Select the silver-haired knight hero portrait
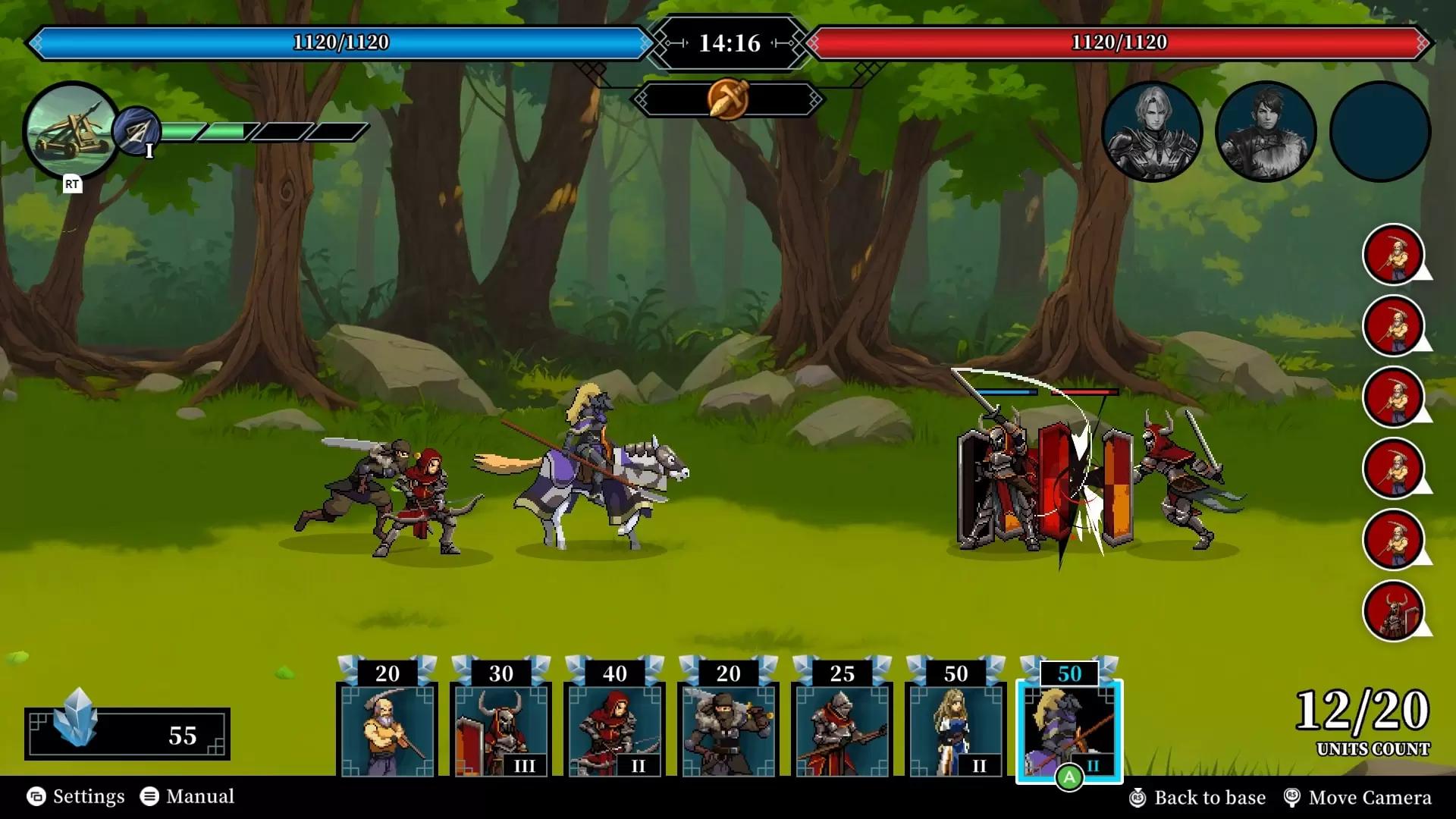The height and width of the screenshot is (819, 1456). click(1152, 131)
